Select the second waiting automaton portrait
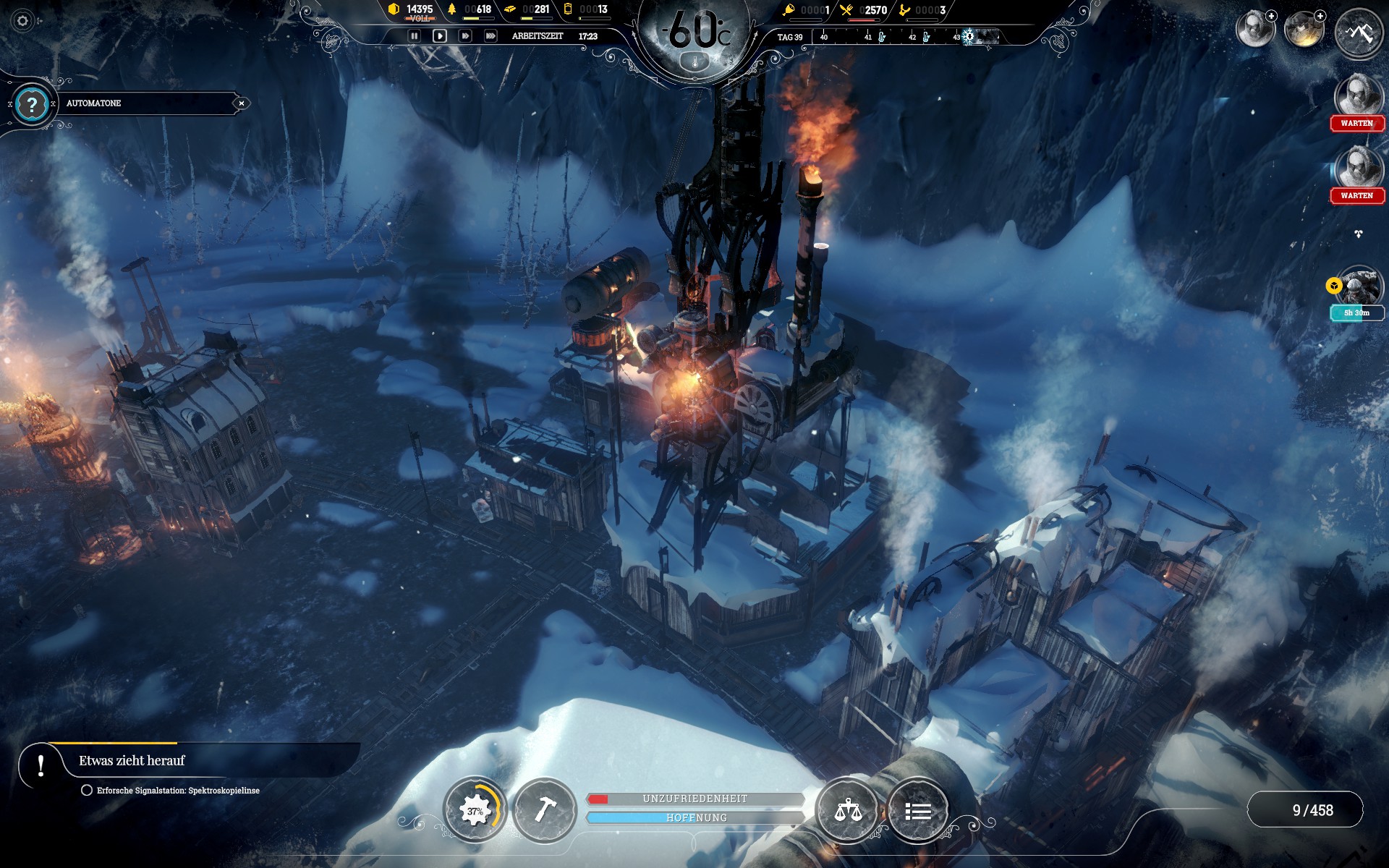Image resolution: width=1389 pixels, height=868 pixels. click(x=1357, y=169)
